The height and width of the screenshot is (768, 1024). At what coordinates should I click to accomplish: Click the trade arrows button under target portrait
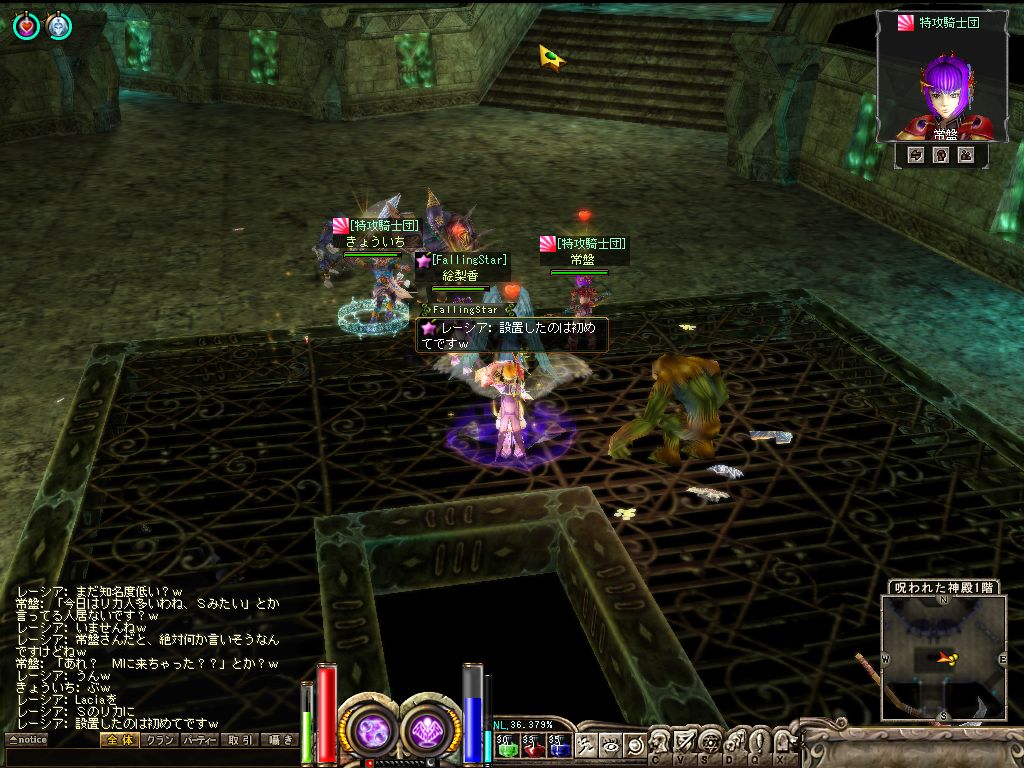916,155
